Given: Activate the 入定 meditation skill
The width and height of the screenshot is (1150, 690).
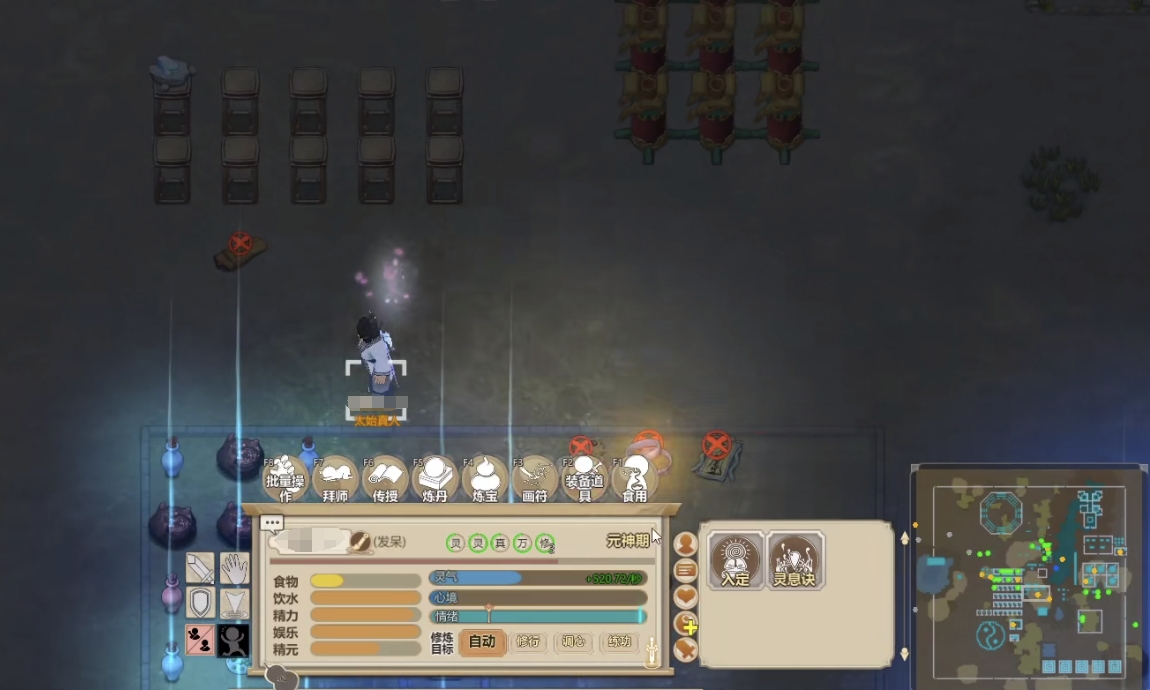Looking at the screenshot, I should [735, 559].
